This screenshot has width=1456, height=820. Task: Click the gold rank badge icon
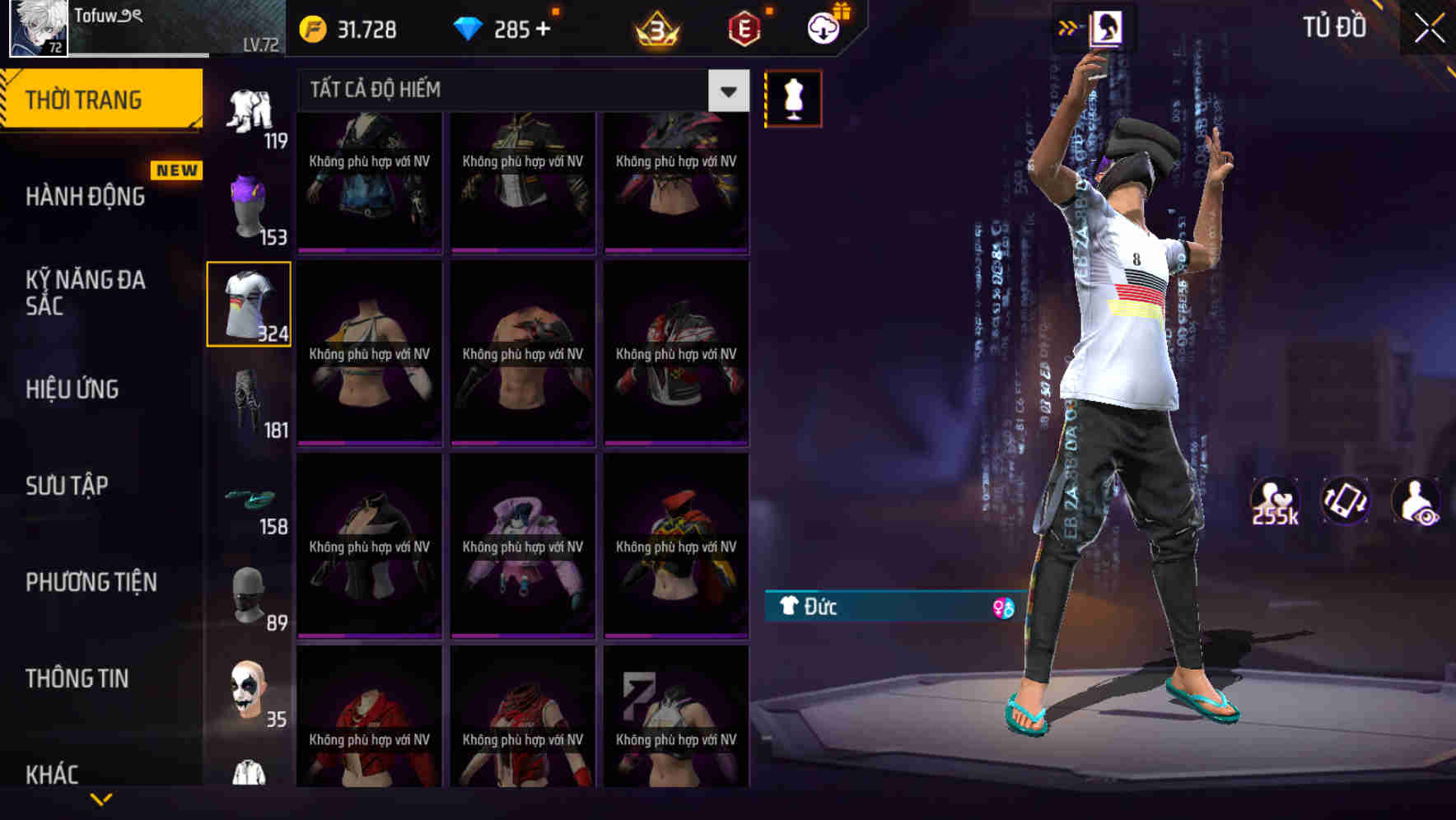(655, 29)
